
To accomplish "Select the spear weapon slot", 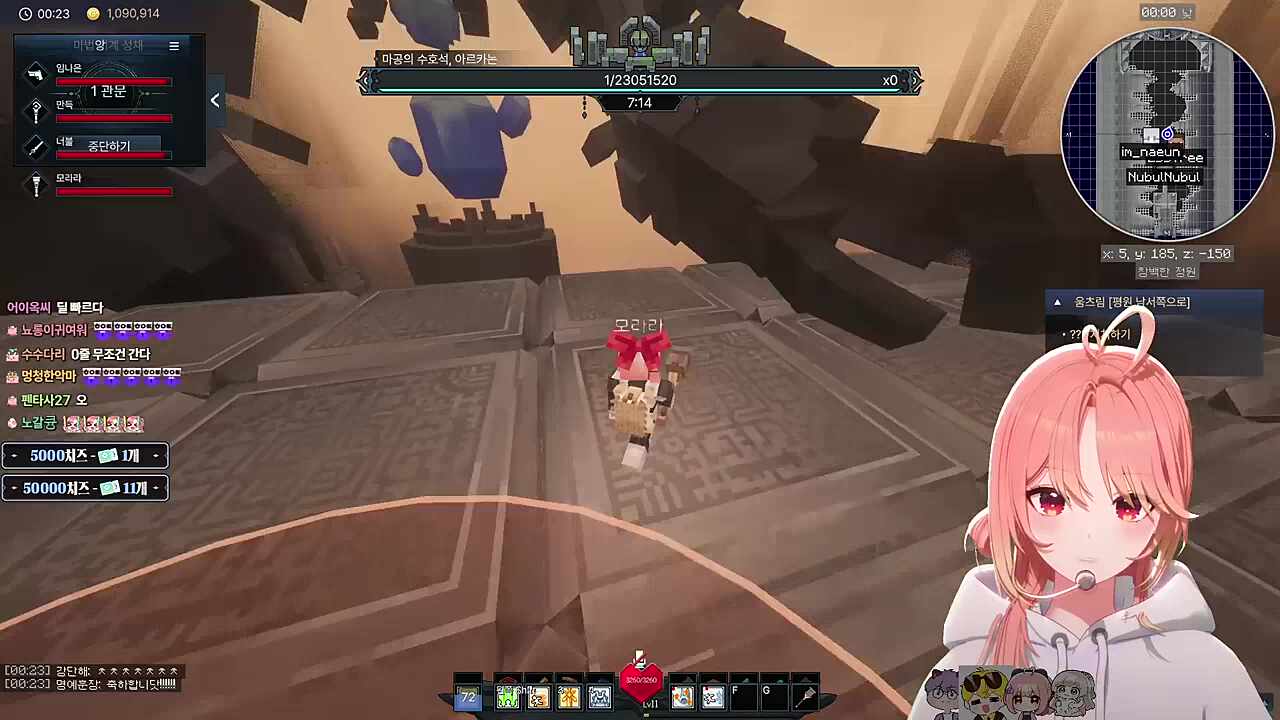I will tap(805, 697).
